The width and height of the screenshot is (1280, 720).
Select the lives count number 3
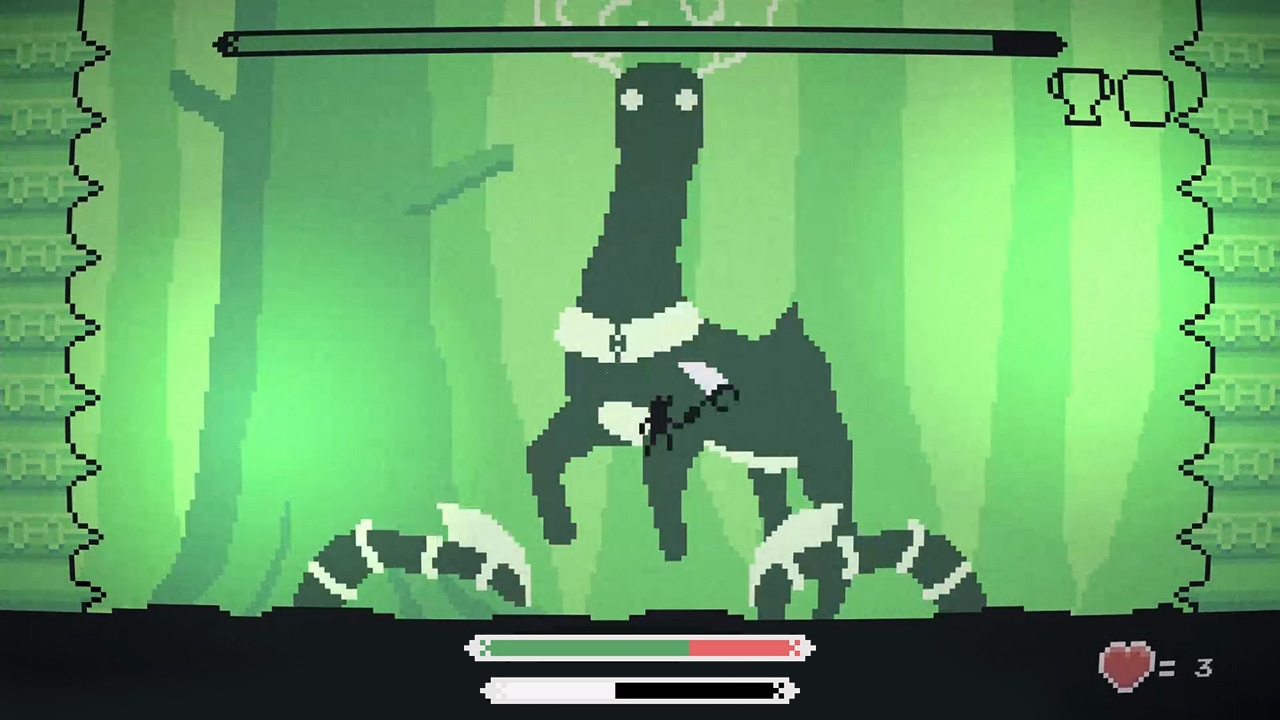[x=1204, y=668]
